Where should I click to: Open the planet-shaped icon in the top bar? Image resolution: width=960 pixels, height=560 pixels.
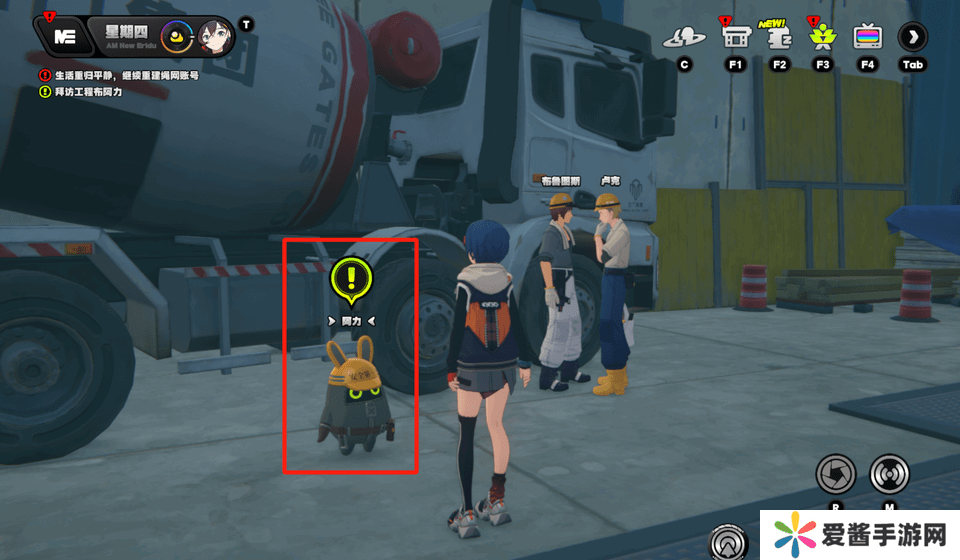click(x=685, y=38)
